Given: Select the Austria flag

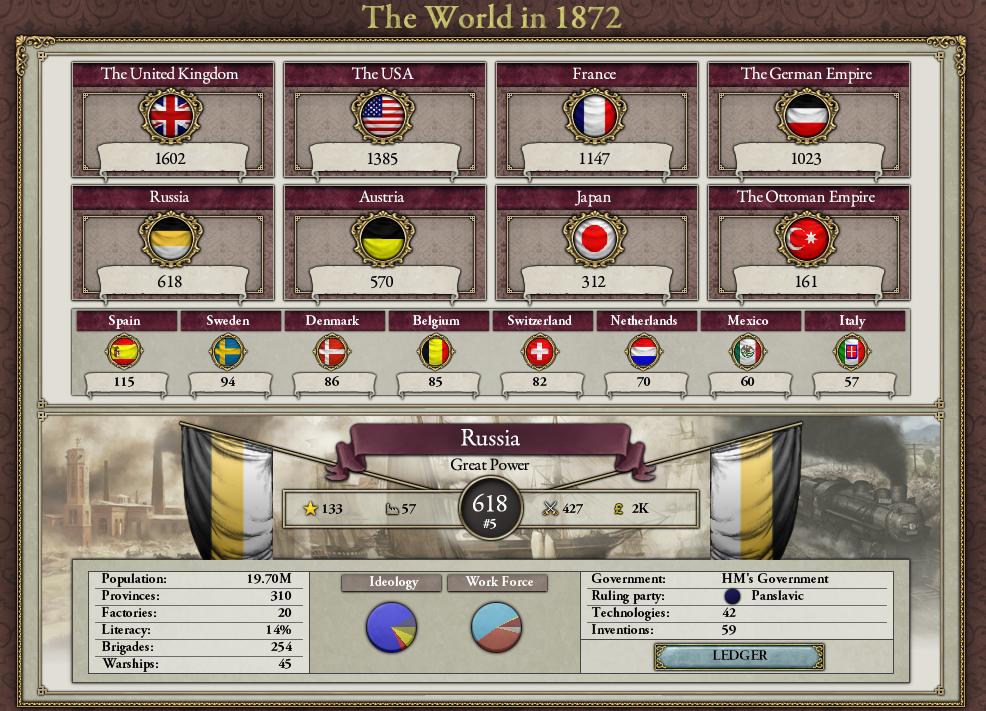Looking at the screenshot, I should [x=382, y=239].
